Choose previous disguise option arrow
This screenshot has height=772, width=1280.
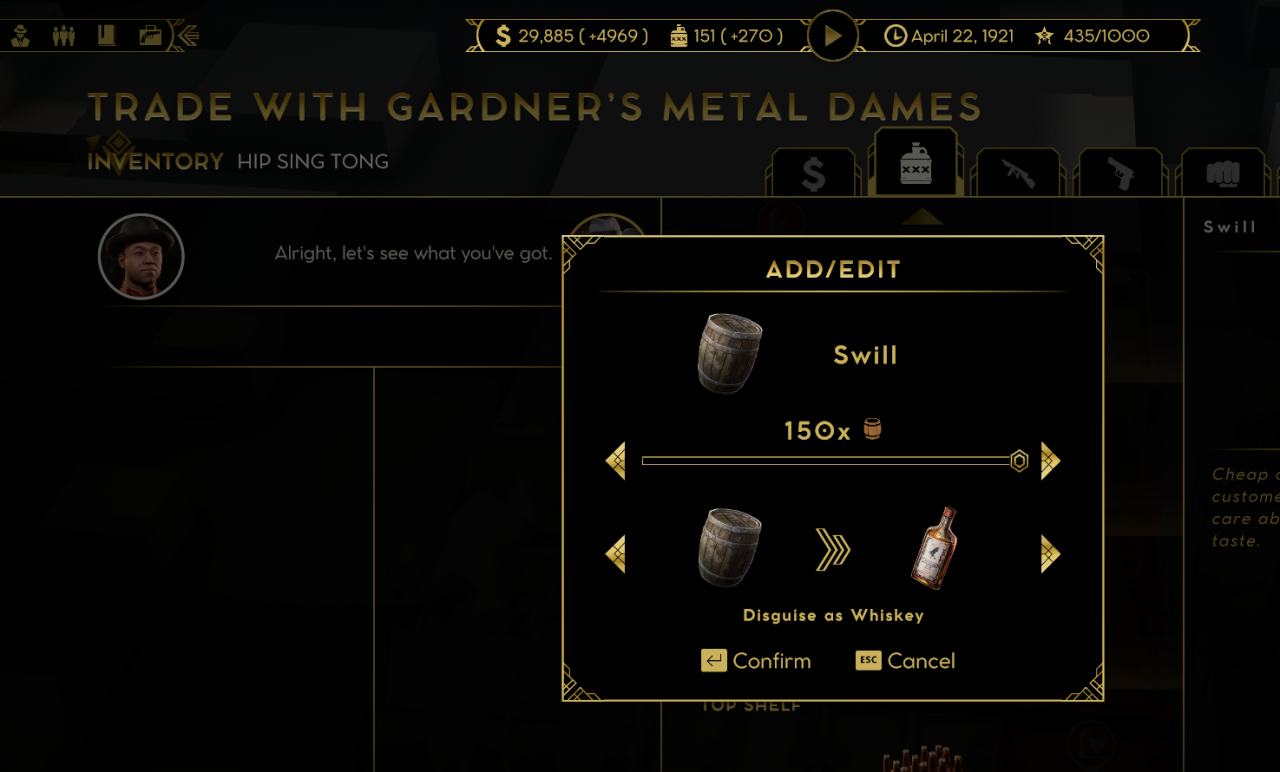(x=616, y=554)
